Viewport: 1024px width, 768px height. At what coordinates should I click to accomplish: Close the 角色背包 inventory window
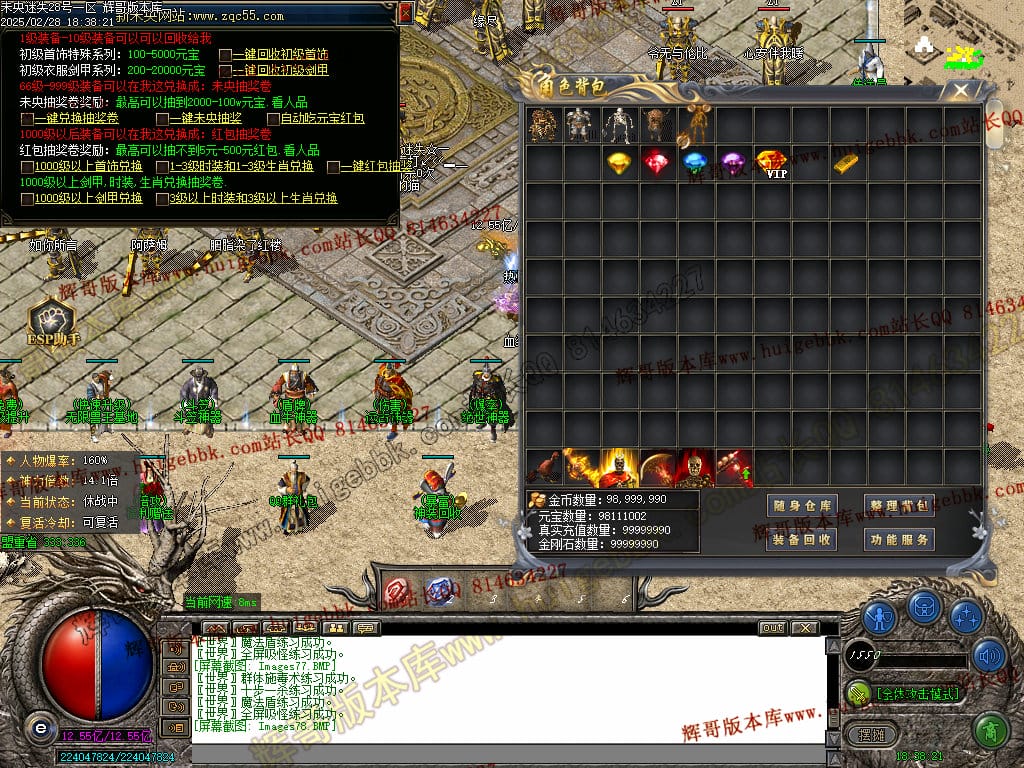(961, 91)
